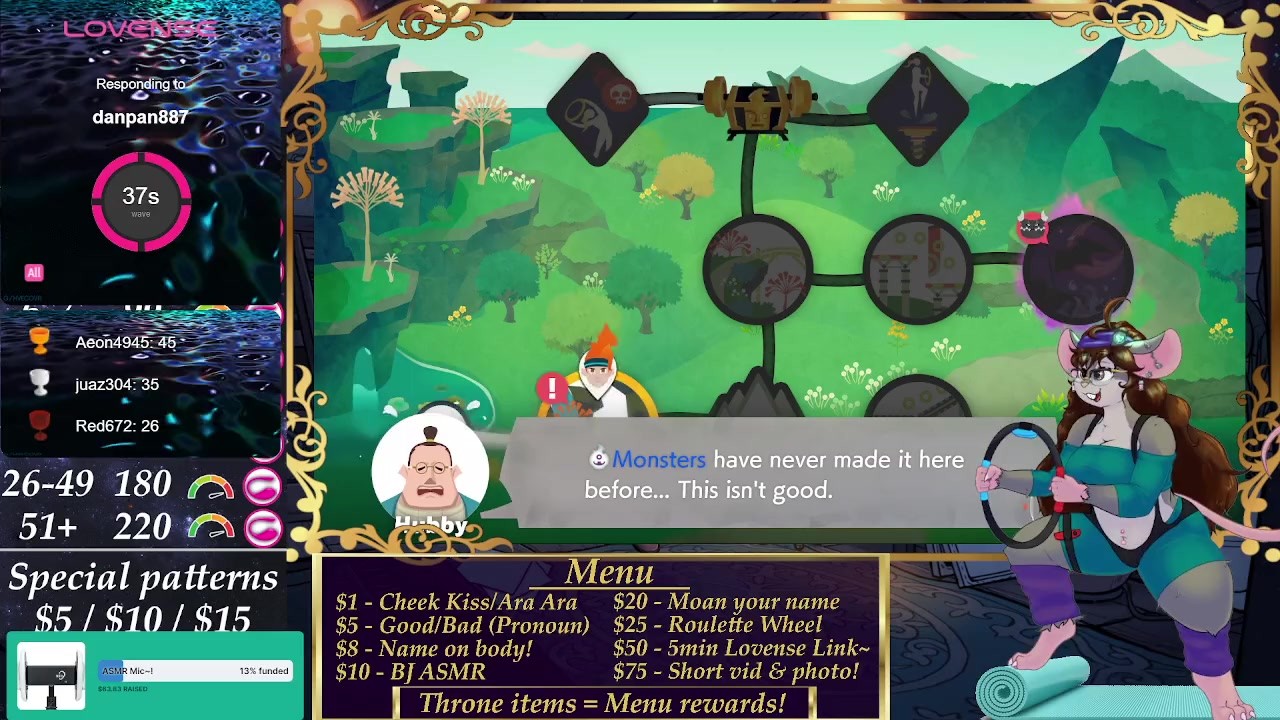1280x720 pixels.
Task: Open the golden treasure chest node
Action: coord(758,105)
